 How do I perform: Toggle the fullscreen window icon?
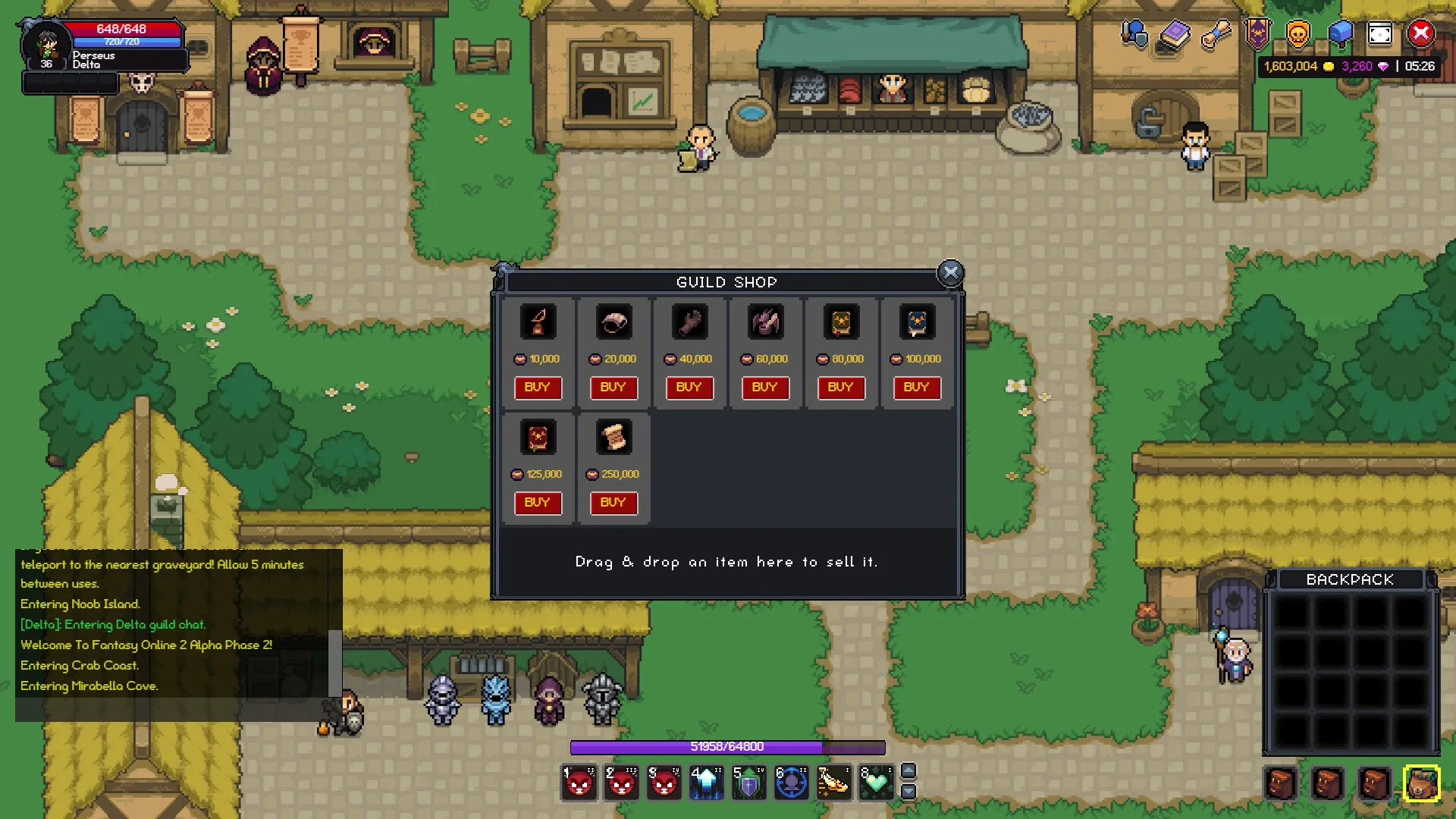[1380, 34]
